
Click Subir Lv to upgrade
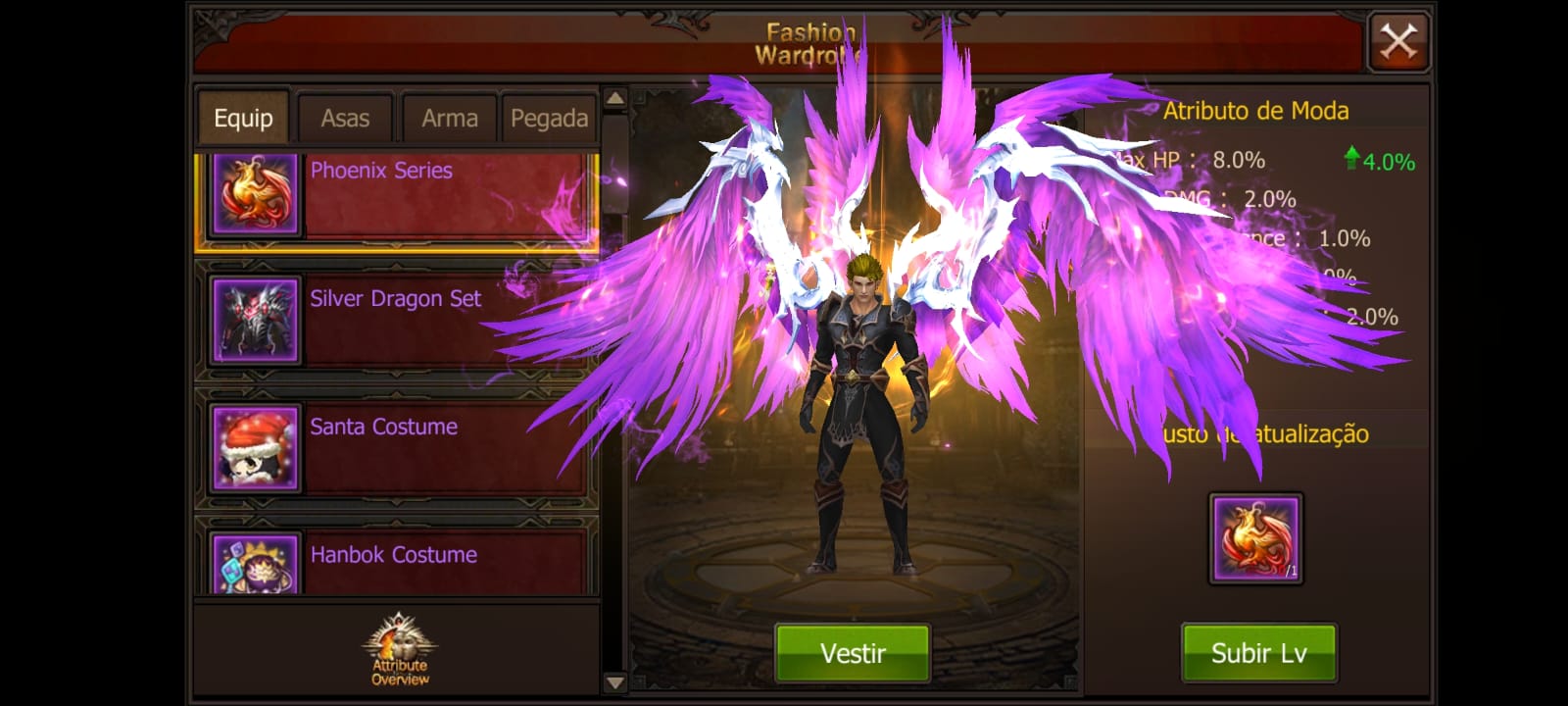pyautogui.click(x=1258, y=653)
